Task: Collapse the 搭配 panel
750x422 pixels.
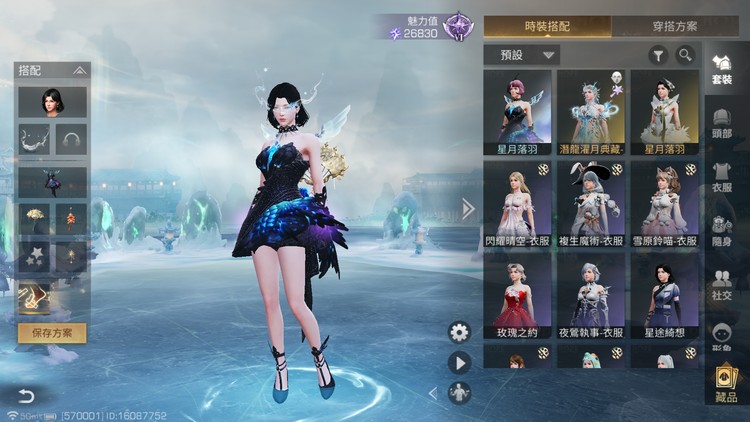Action: [79, 70]
